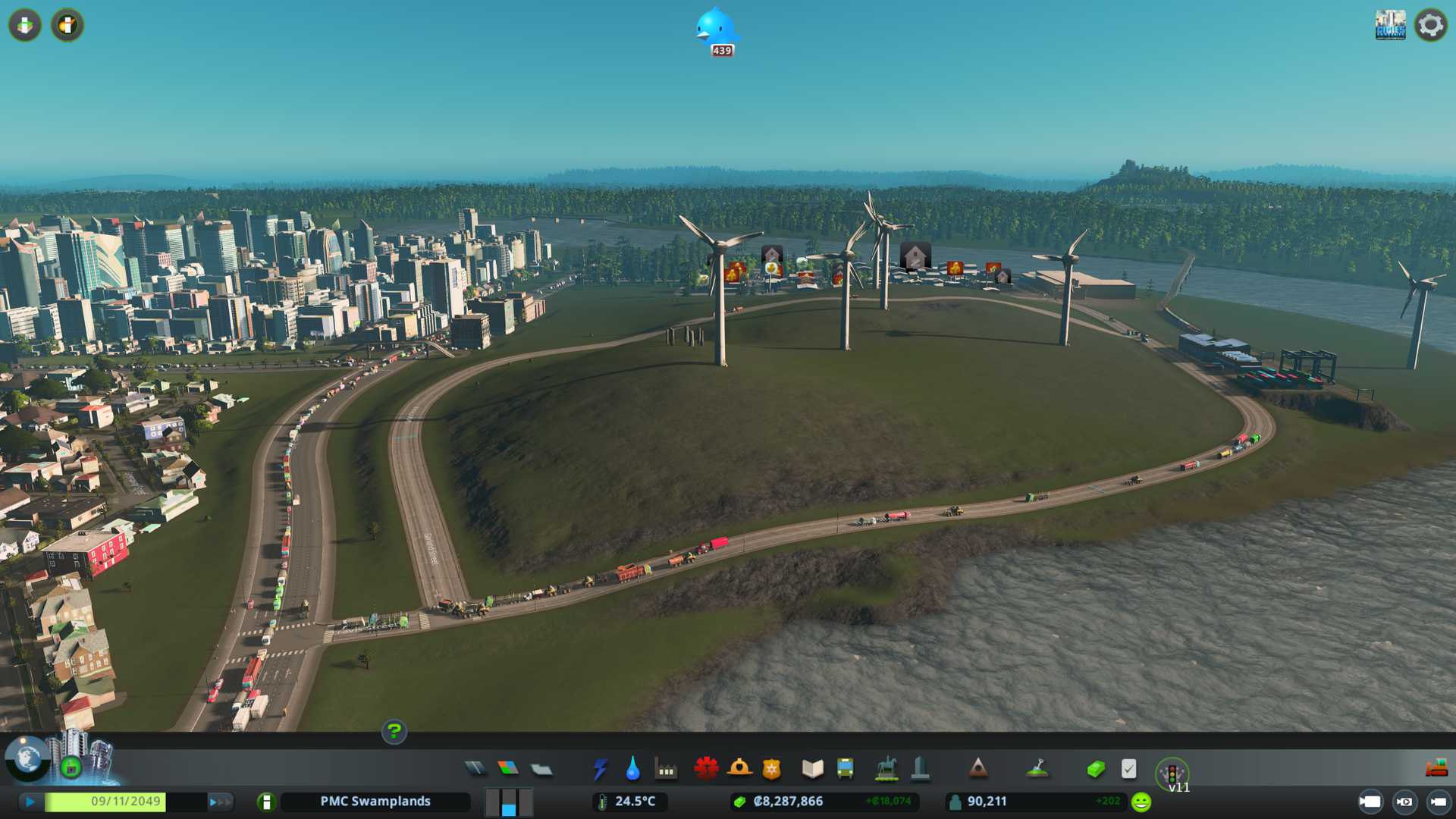Viewport: 1456px width, 819px height.
Task: Open the settings gear menu
Action: point(1430,25)
